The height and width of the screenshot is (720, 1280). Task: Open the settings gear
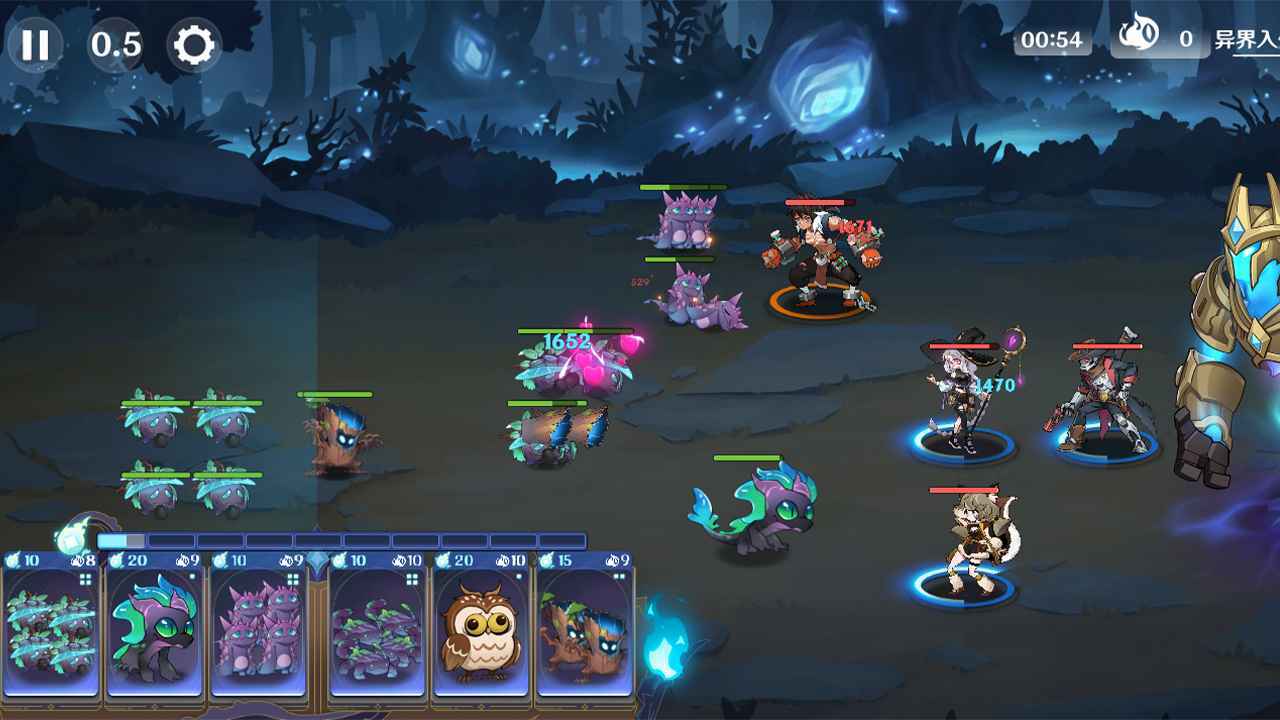[x=196, y=44]
